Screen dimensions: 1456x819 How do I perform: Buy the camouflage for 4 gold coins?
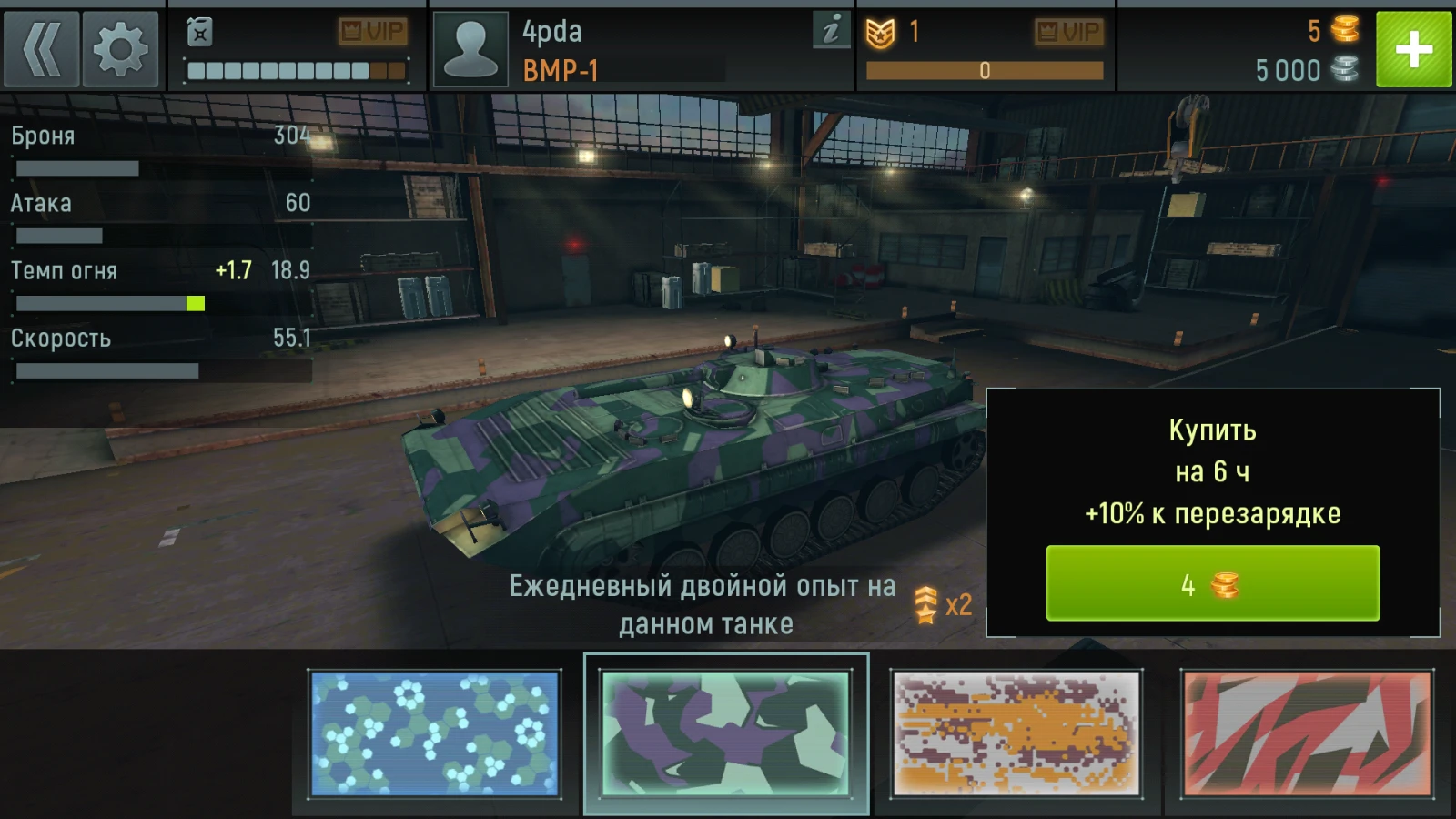[1212, 583]
